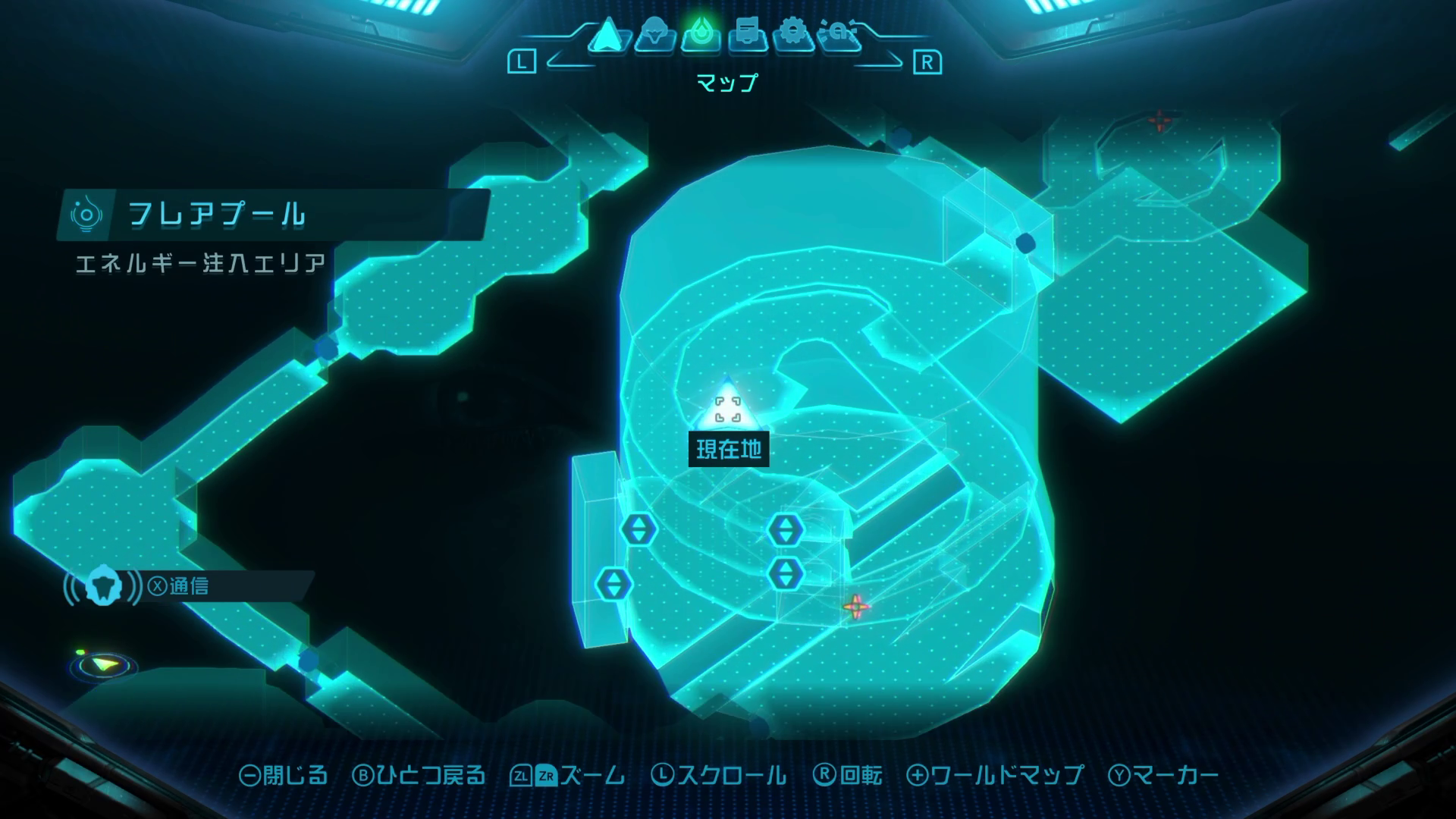Switch to the arrow-shaped map tab
The width and height of the screenshot is (1456, 819).
click(x=607, y=36)
